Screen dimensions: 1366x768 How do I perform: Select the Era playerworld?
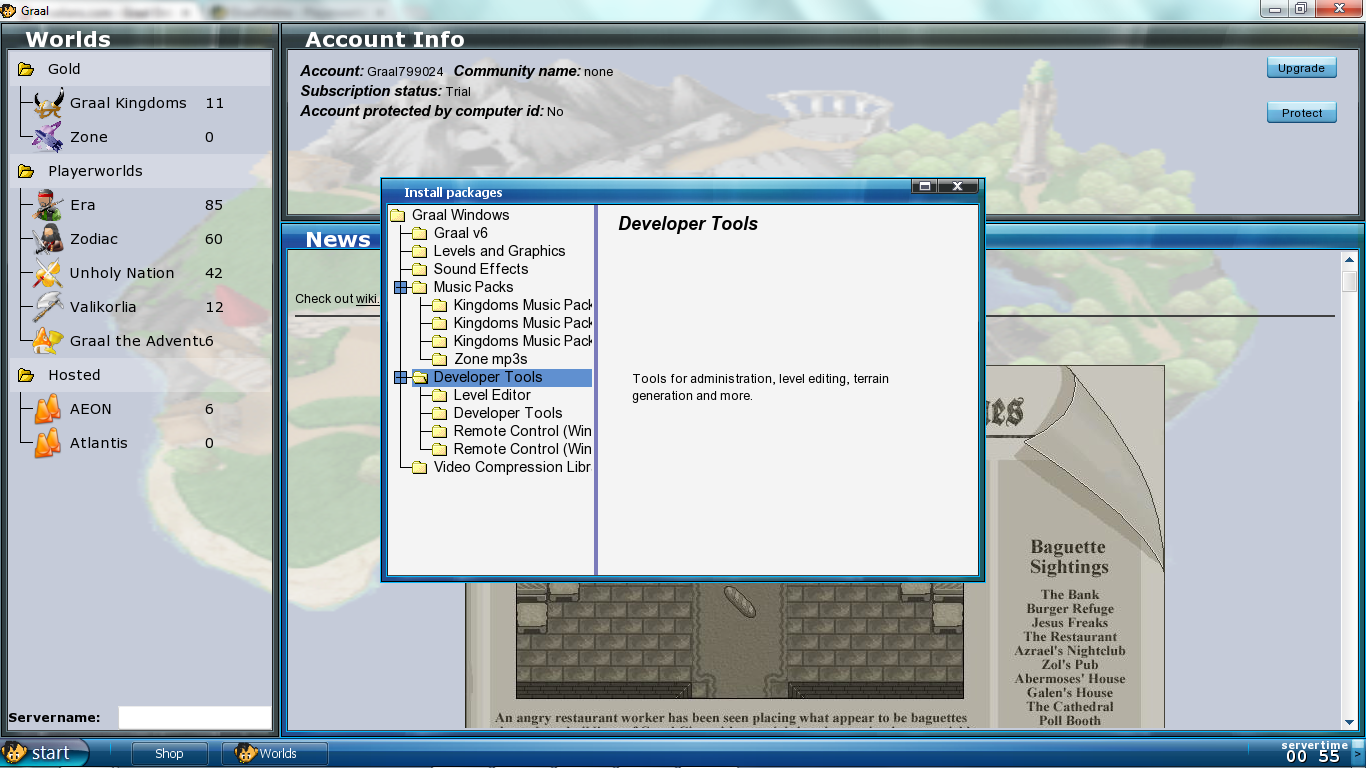pyautogui.click(x=83, y=205)
